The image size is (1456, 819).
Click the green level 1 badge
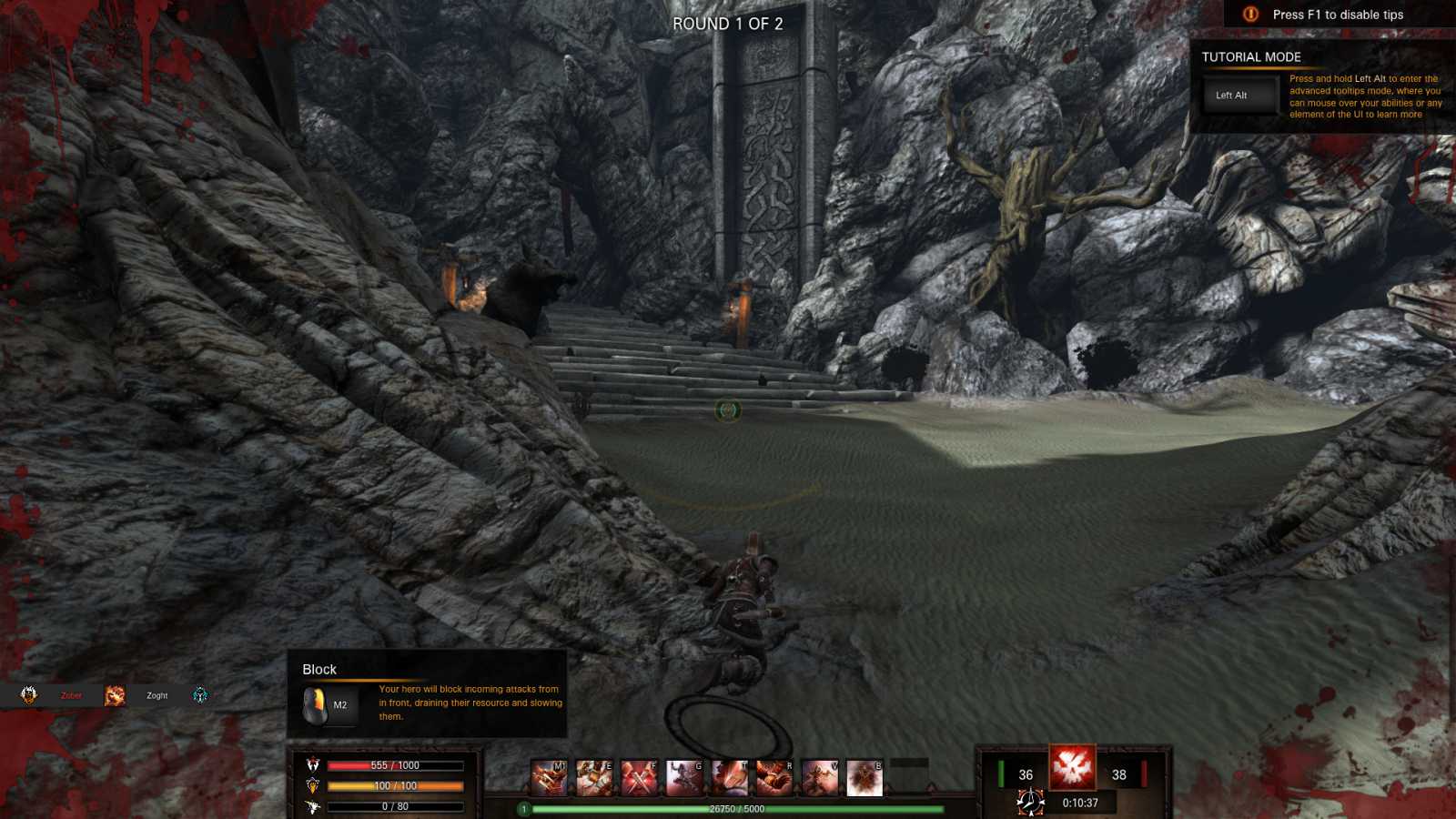(524, 809)
